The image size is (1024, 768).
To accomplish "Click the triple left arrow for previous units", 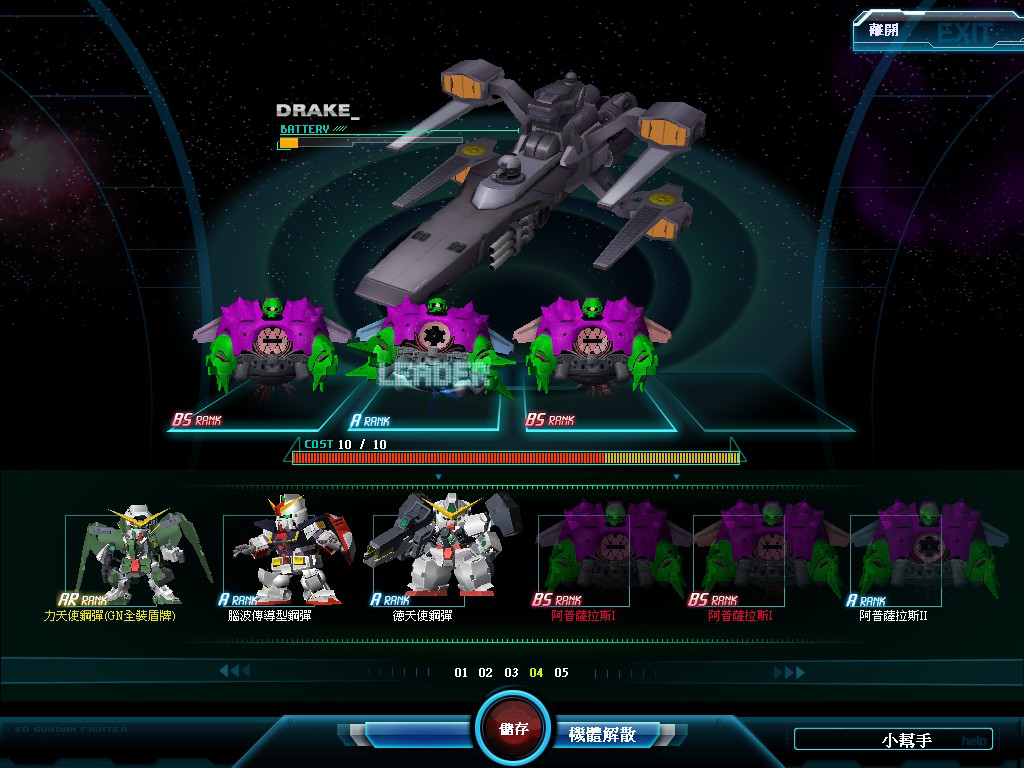I will [x=234, y=671].
